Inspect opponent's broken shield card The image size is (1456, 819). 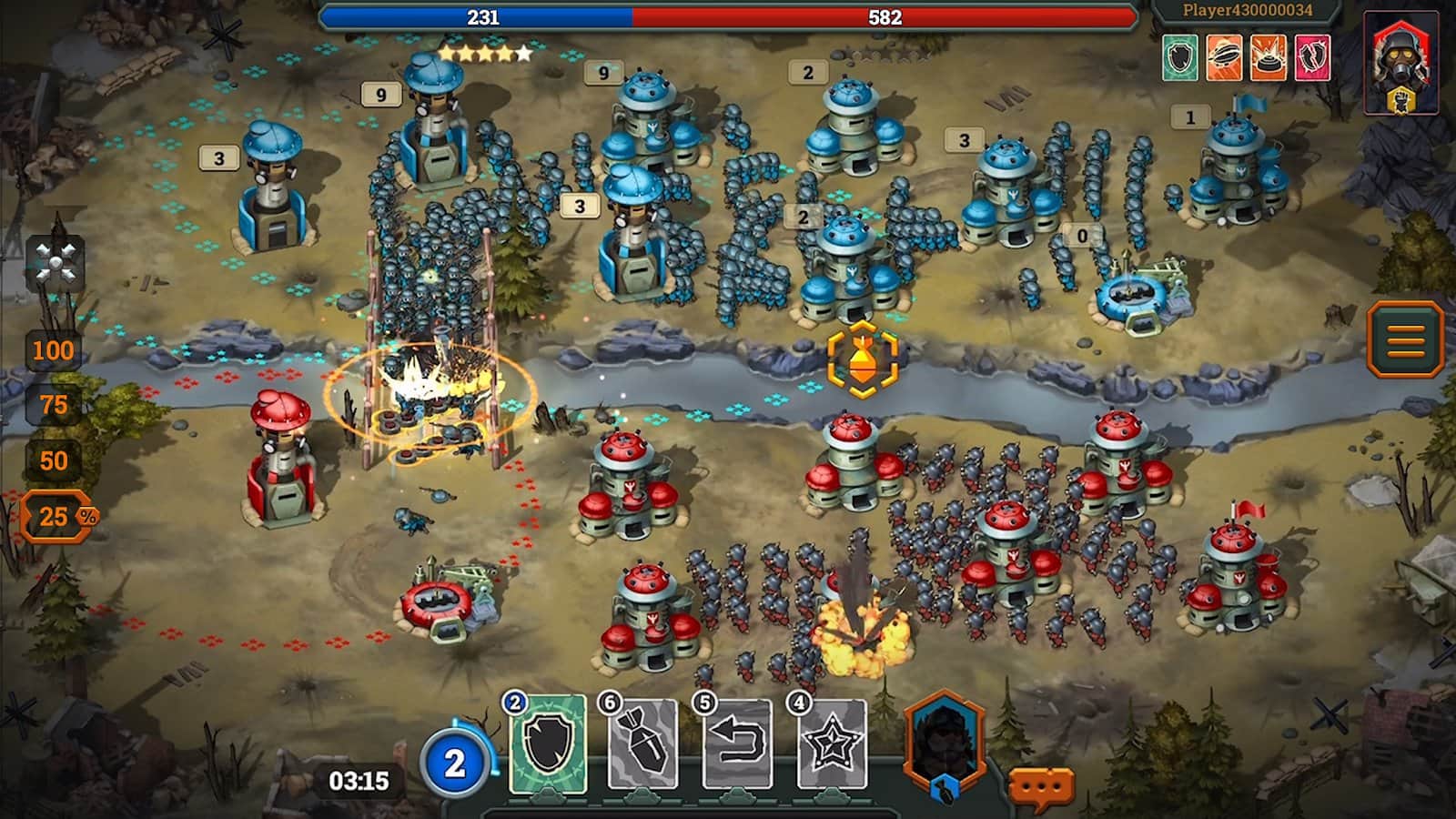coord(1311,57)
